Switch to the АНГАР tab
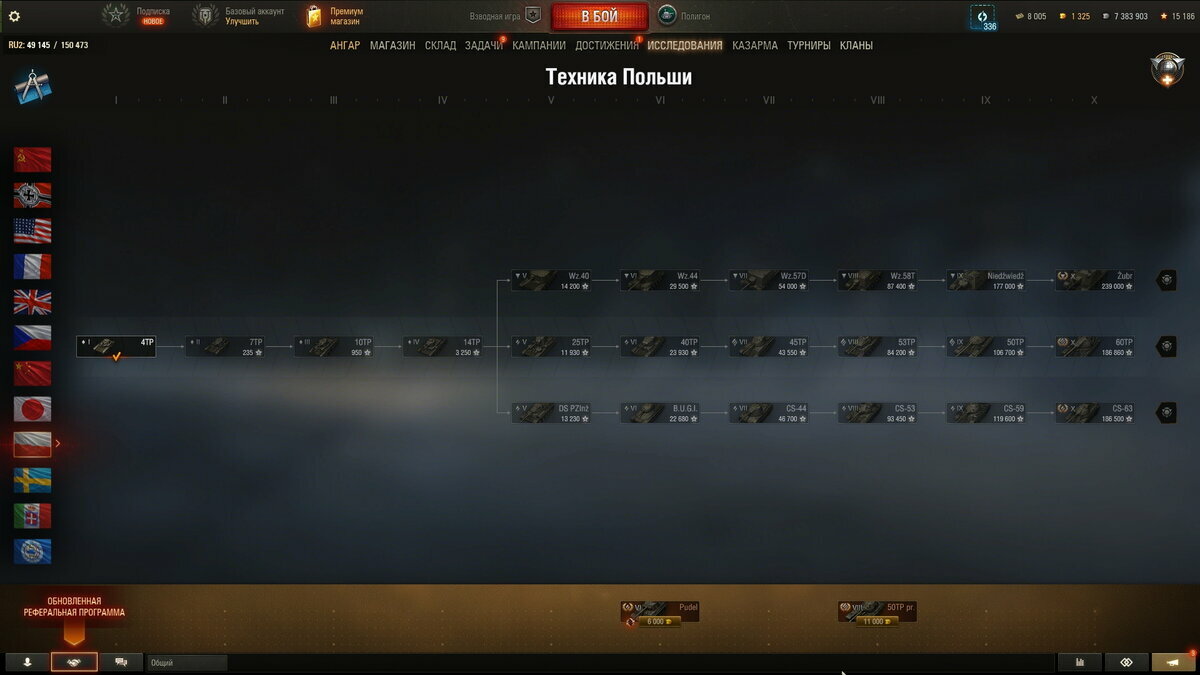This screenshot has width=1200, height=675. (345, 45)
